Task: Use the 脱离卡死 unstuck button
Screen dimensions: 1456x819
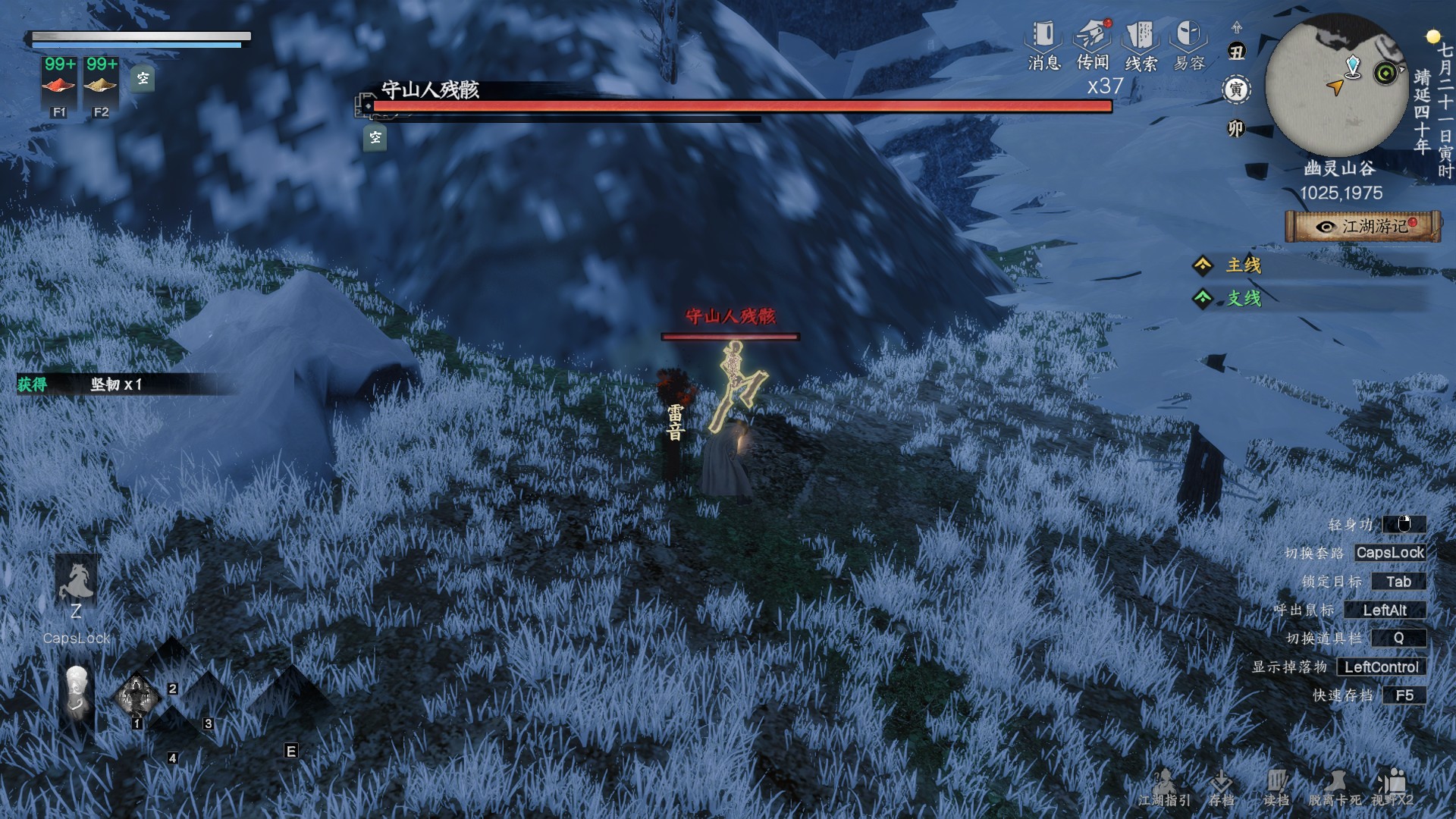Action: [x=1335, y=789]
